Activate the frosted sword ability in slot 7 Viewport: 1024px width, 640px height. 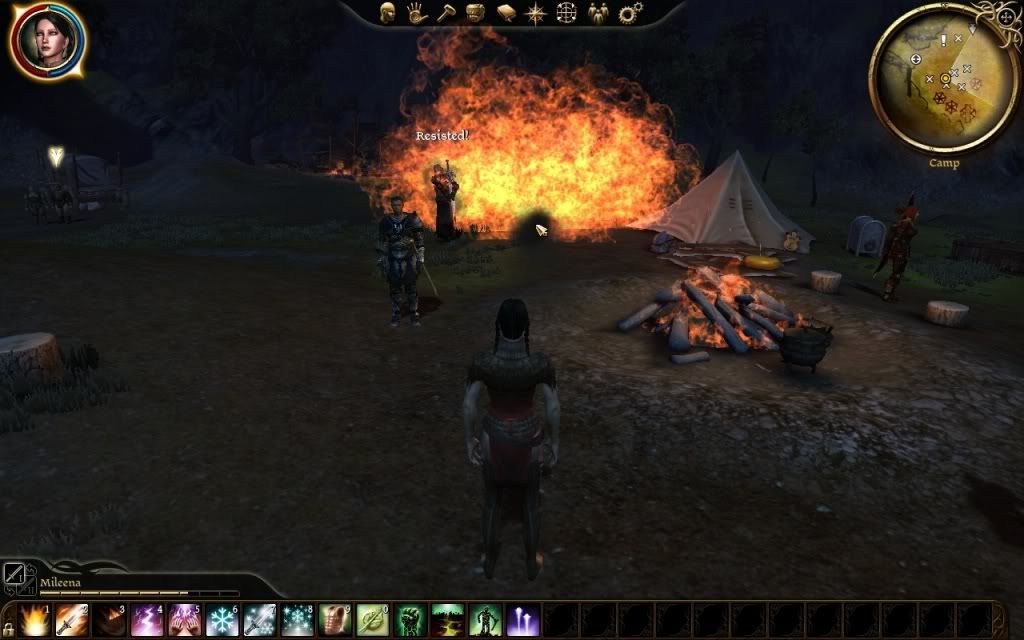point(259,620)
